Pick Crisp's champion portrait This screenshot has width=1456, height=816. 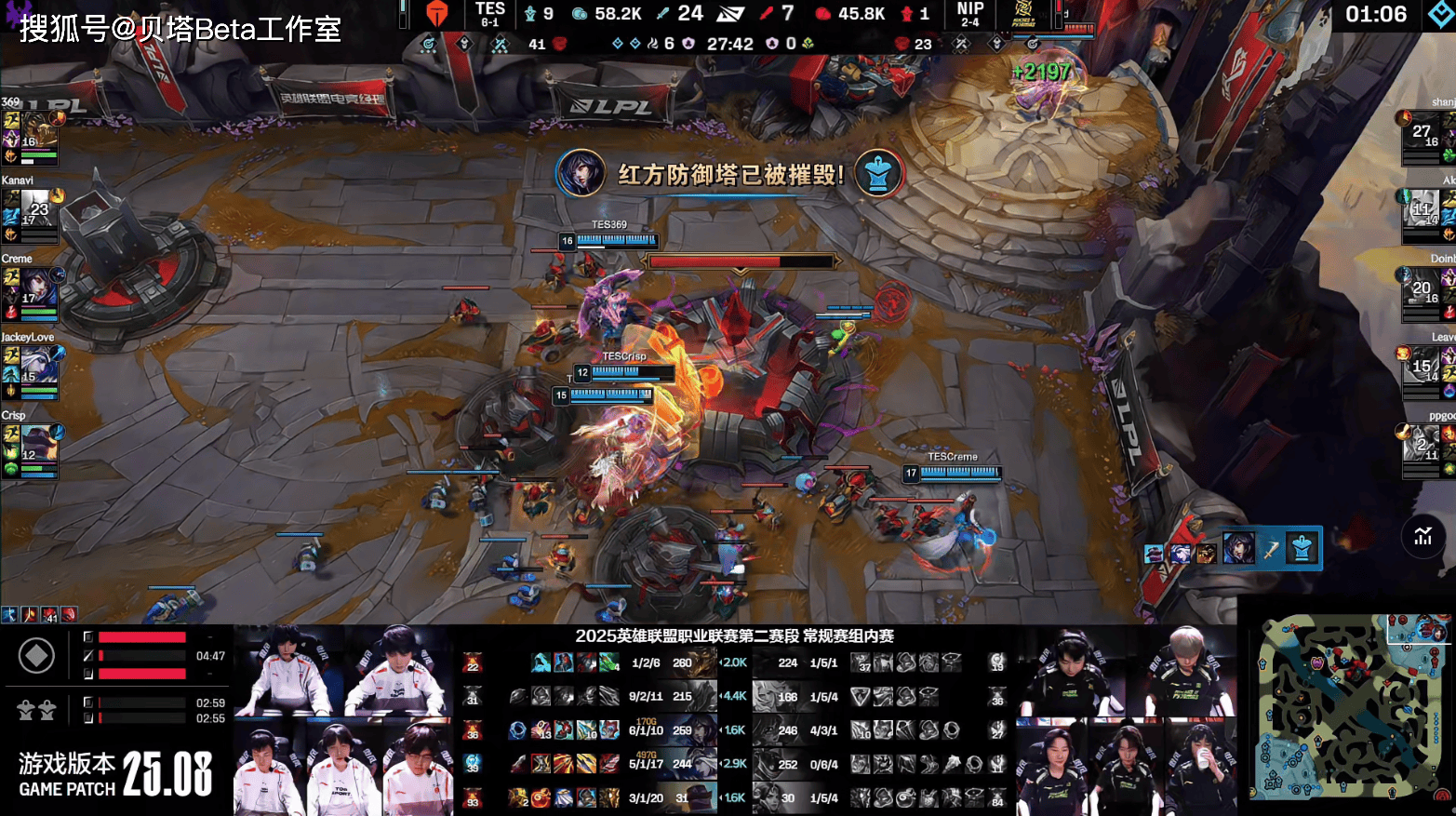37,445
